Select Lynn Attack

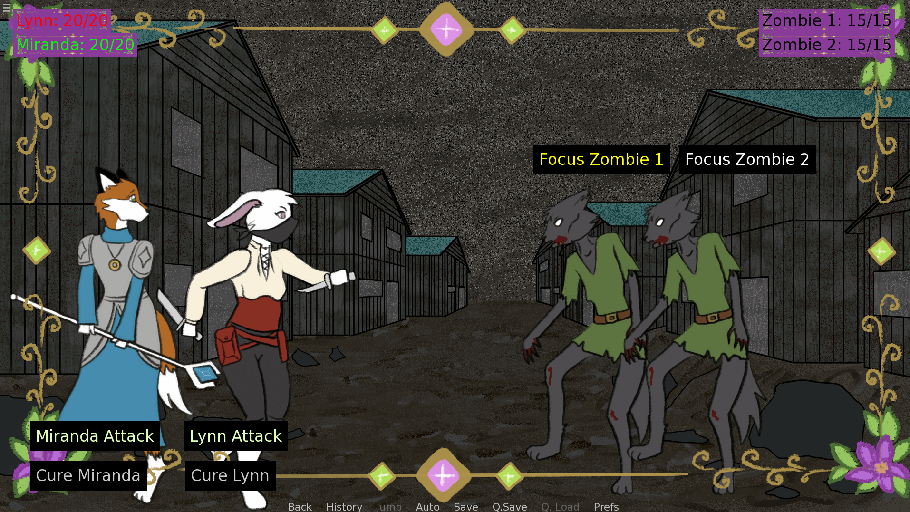coord(236,436)
